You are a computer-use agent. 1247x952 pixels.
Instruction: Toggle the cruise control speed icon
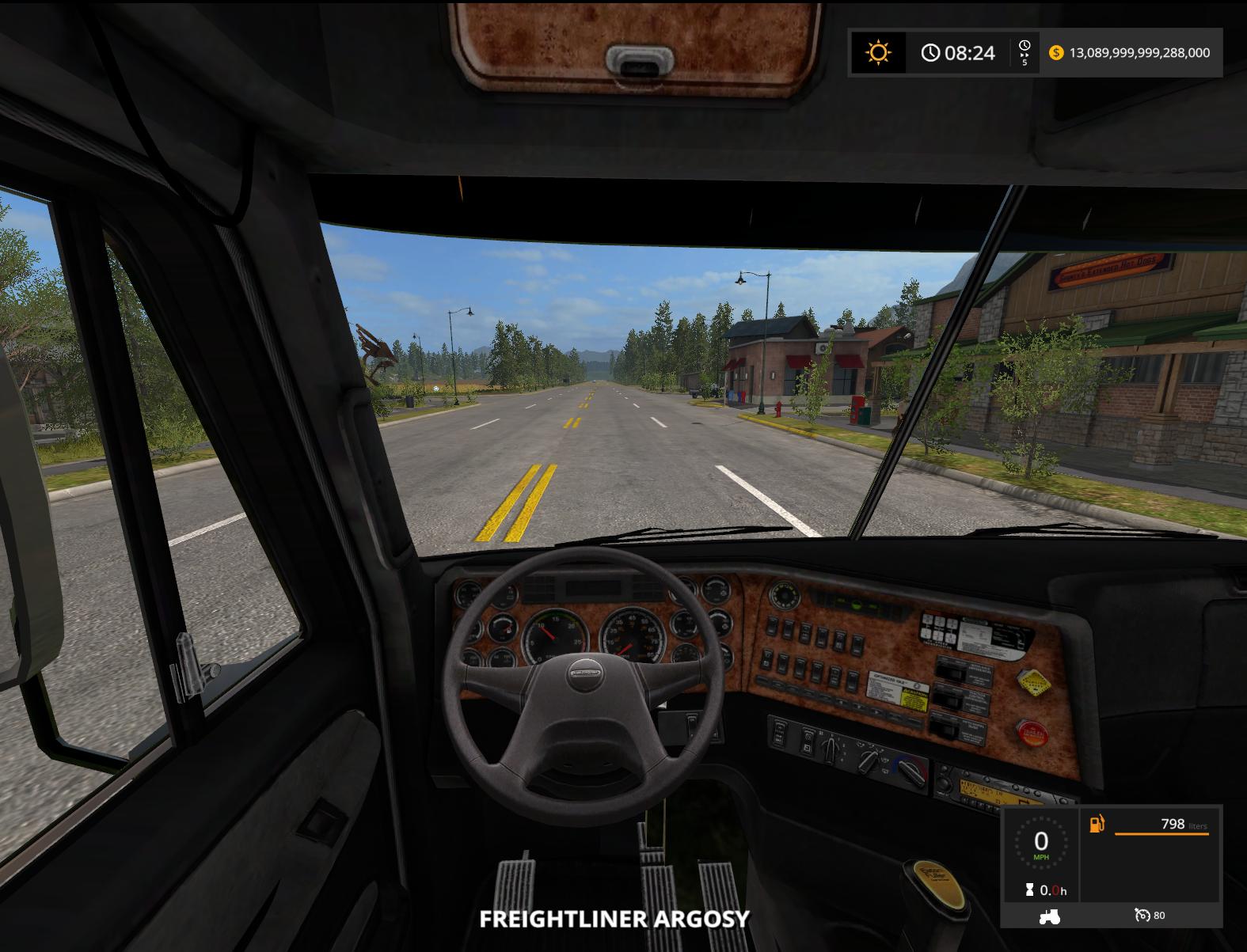pos(1142,916)
